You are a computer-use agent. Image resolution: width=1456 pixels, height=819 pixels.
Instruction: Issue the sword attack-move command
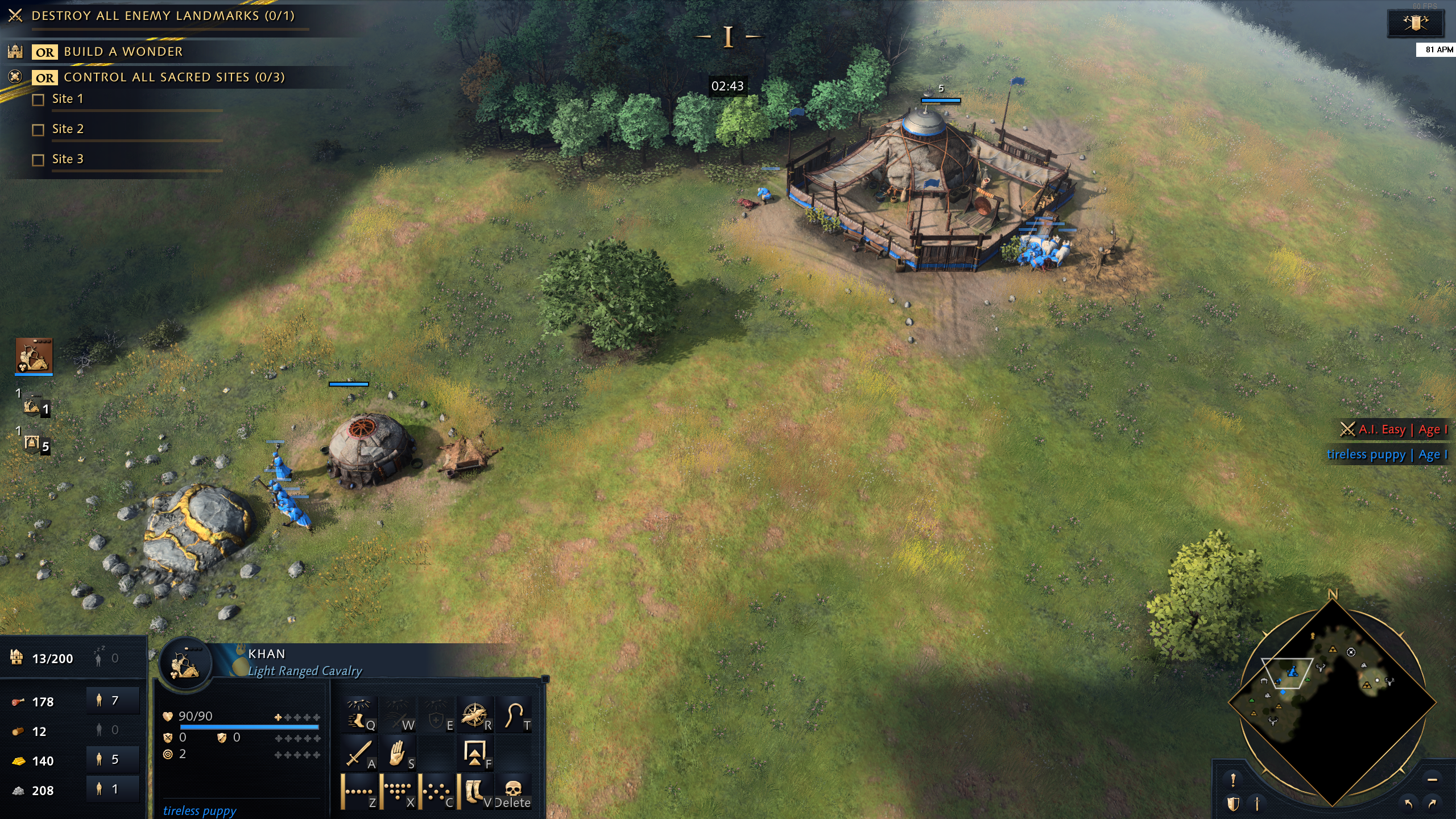tap(359, 753)
